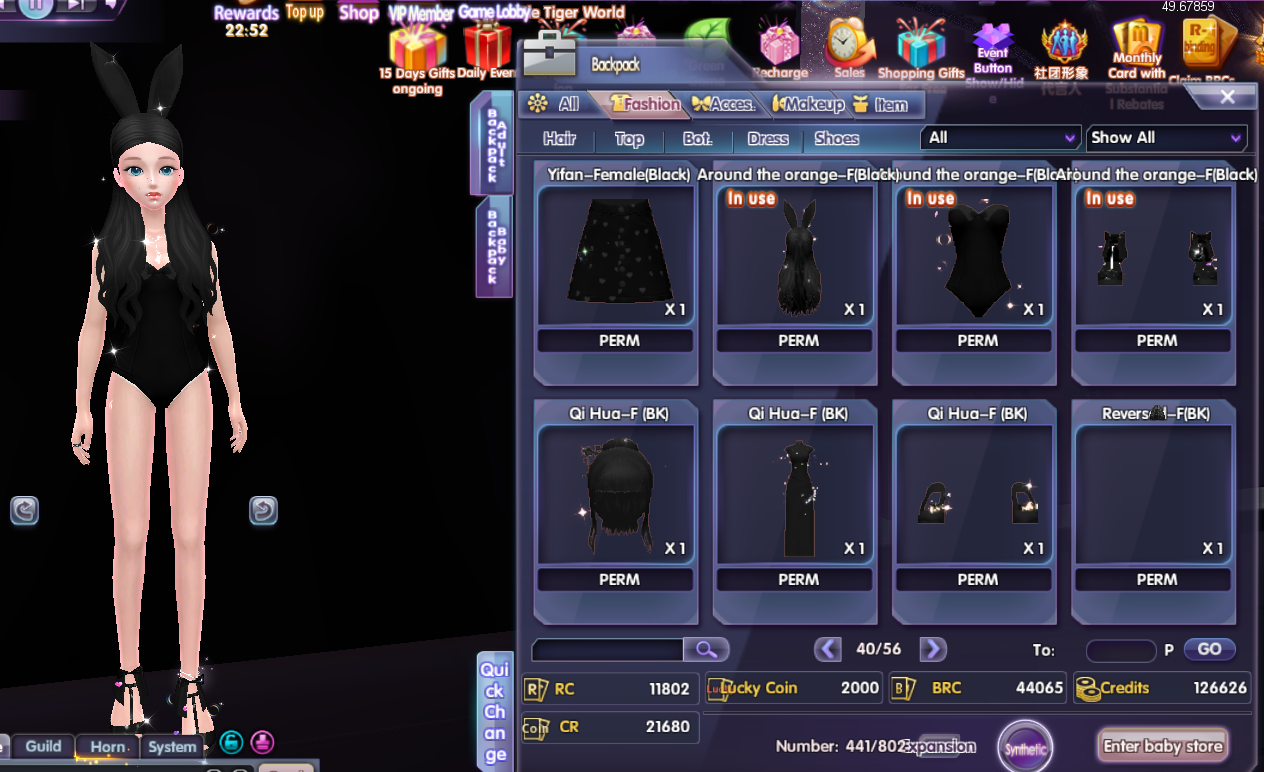
Task: Filter fashion by Dress
Action: (x=768, y=139)
